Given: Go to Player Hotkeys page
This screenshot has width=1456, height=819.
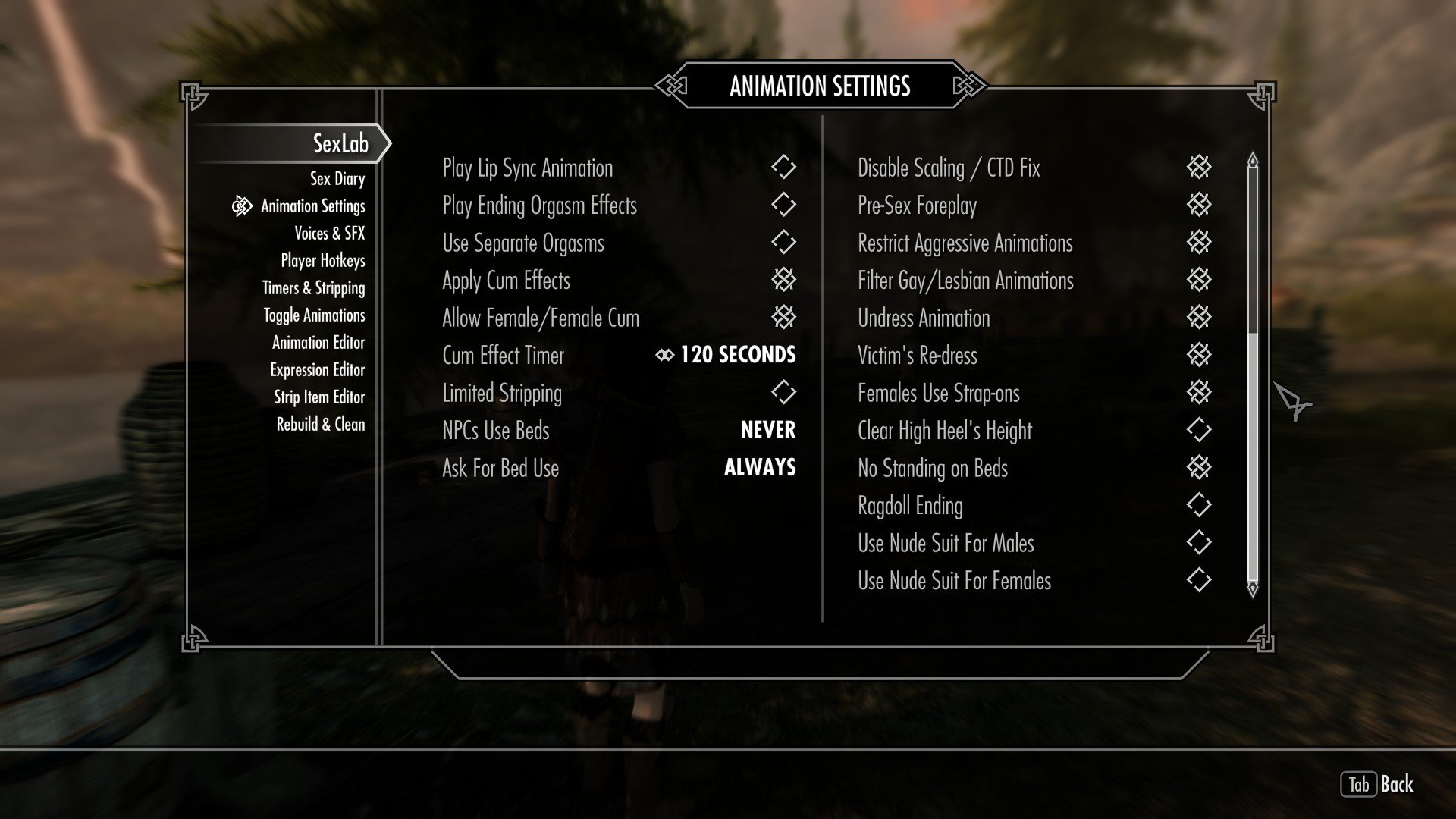Looking at the screenshot, I should 322,261.
